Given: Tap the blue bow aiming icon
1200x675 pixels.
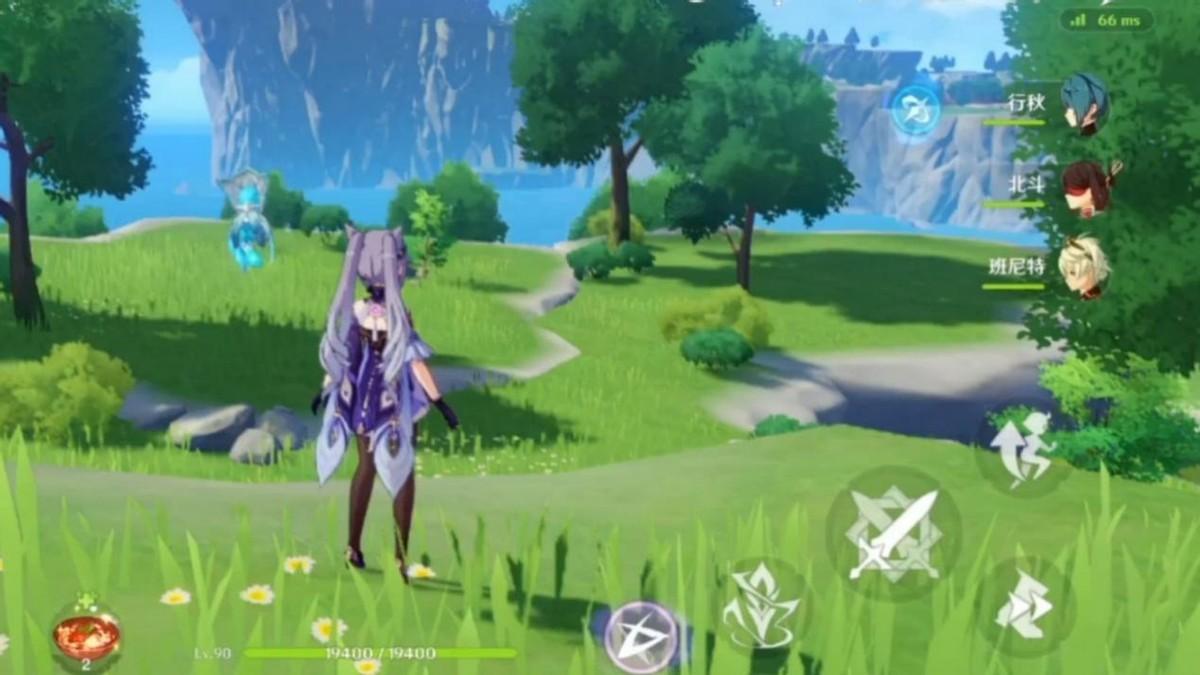Looking at the screenshot, I should [x=915, y=109].
